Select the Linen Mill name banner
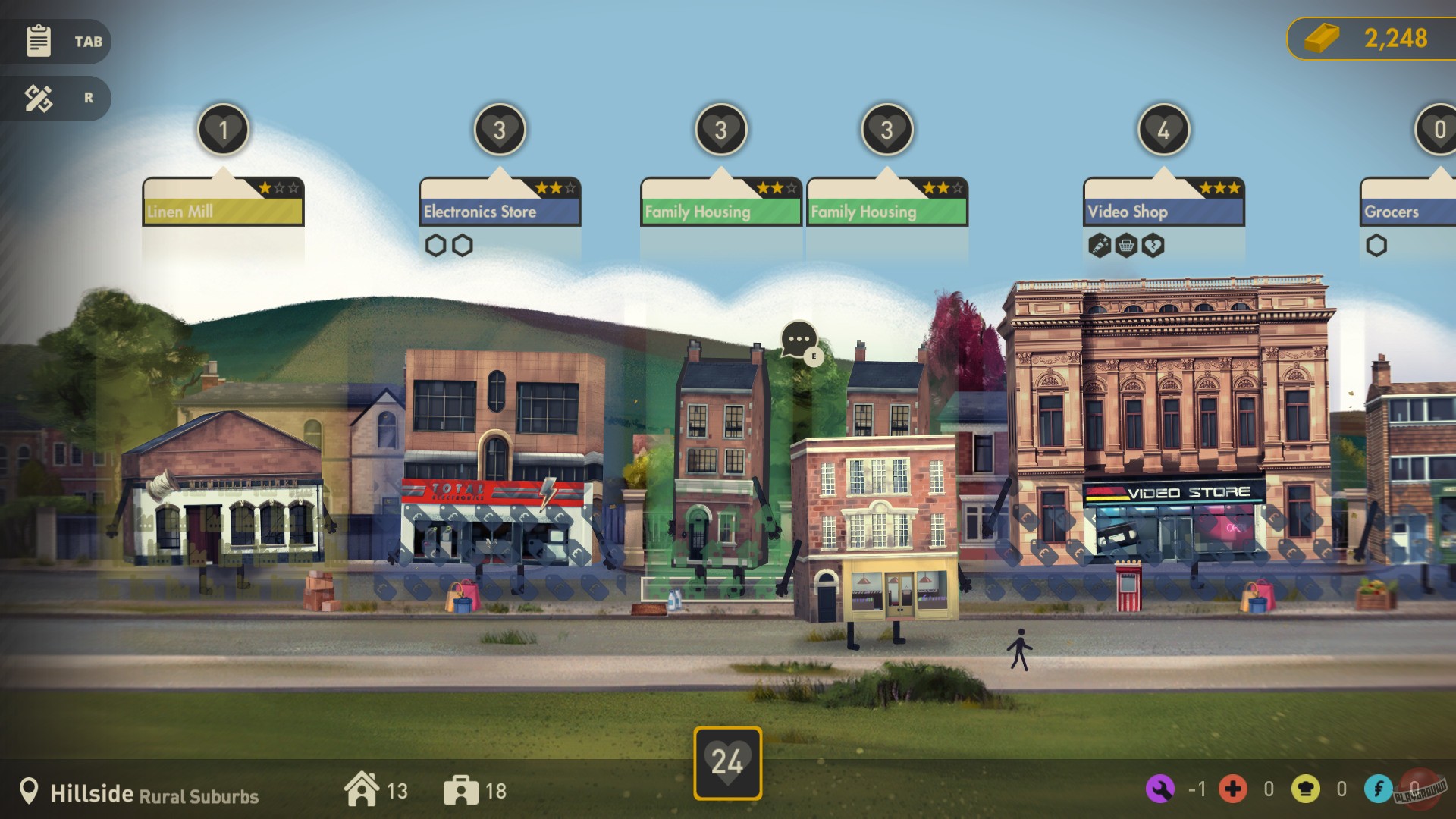 pos(223,212)
